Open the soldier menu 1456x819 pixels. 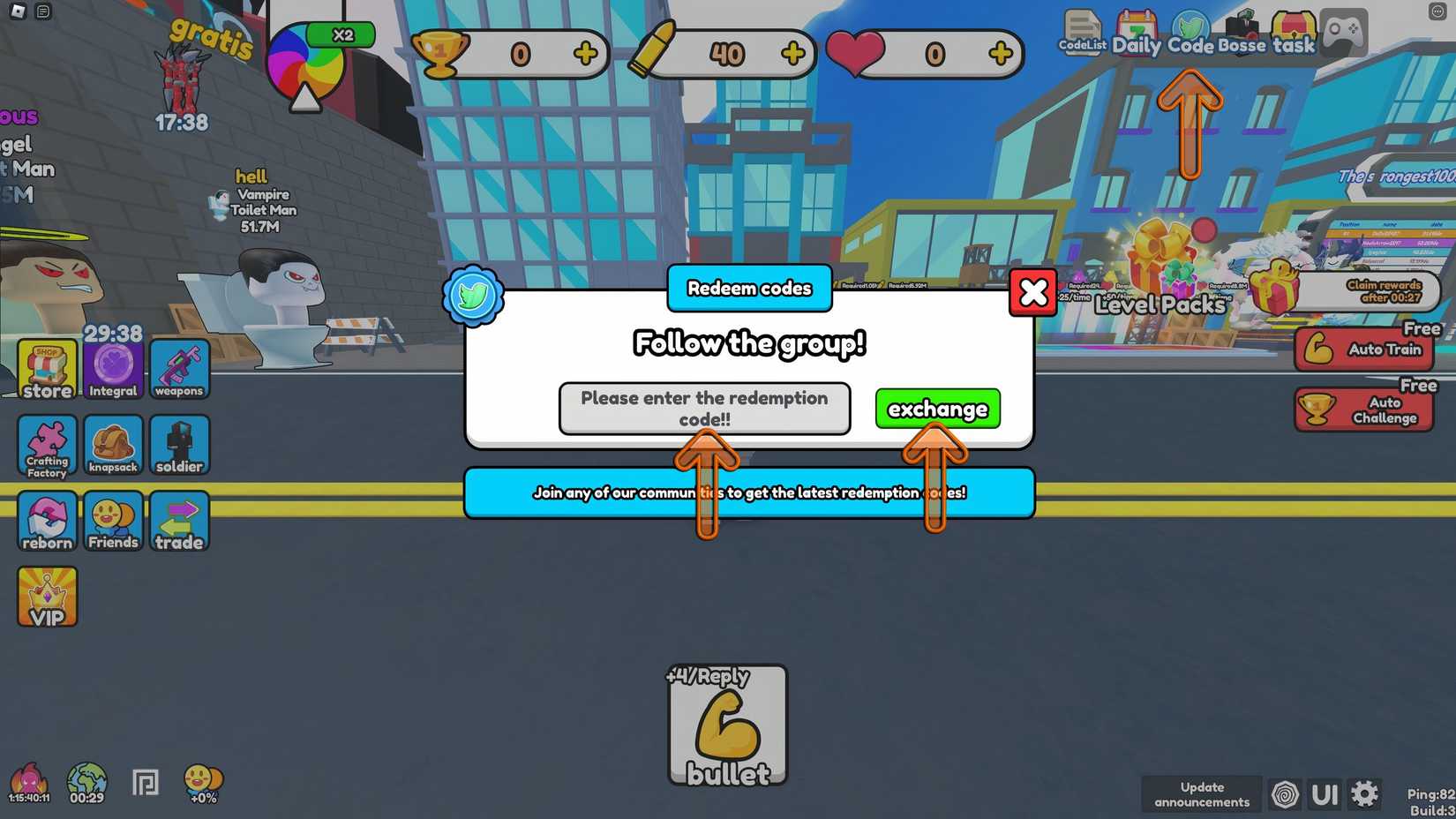tap(179, 446)
